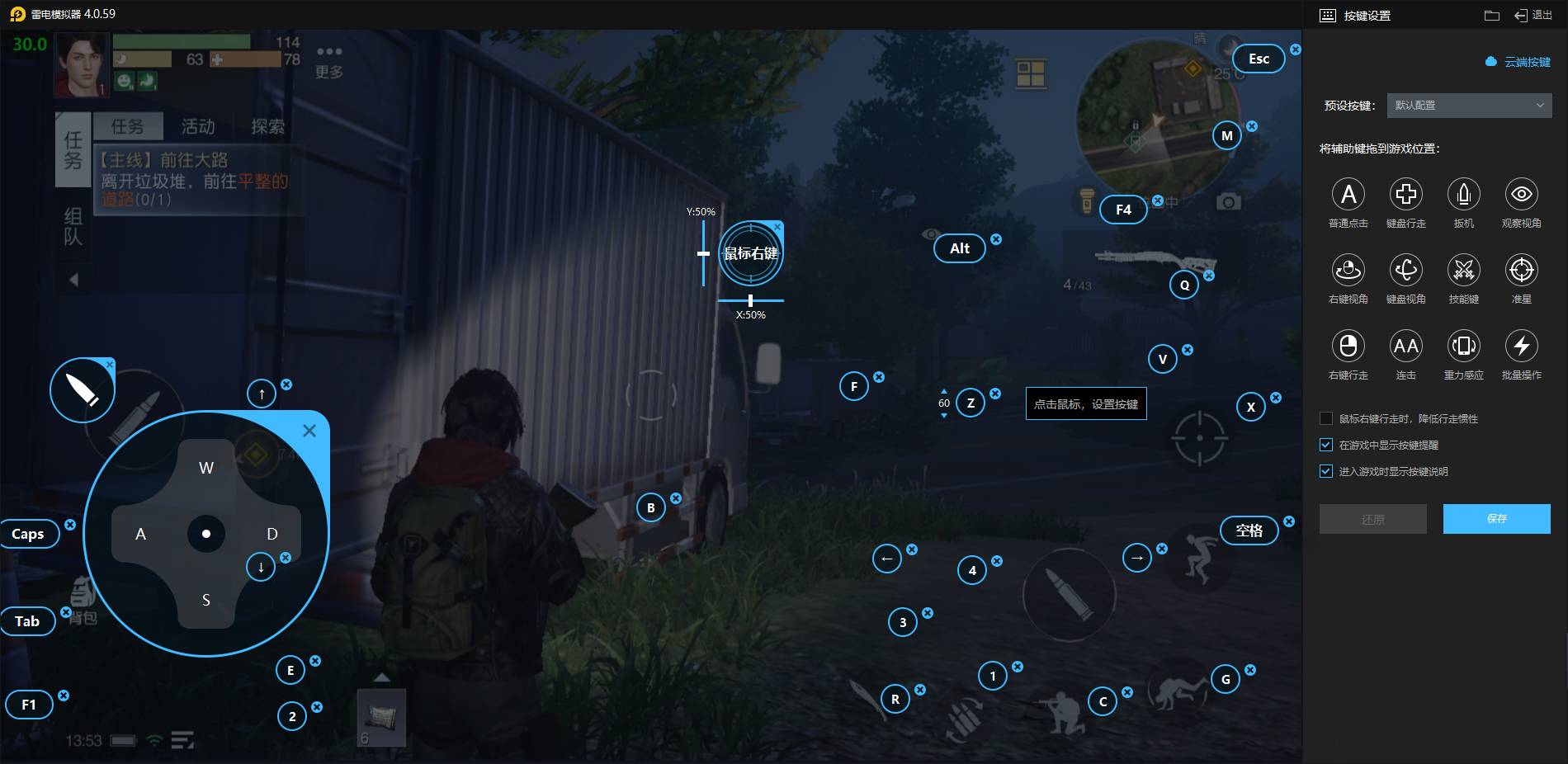Choose the 批量操作 batch operation tool
Viewport: 1568px width, 764px height.
(1522, 347)
